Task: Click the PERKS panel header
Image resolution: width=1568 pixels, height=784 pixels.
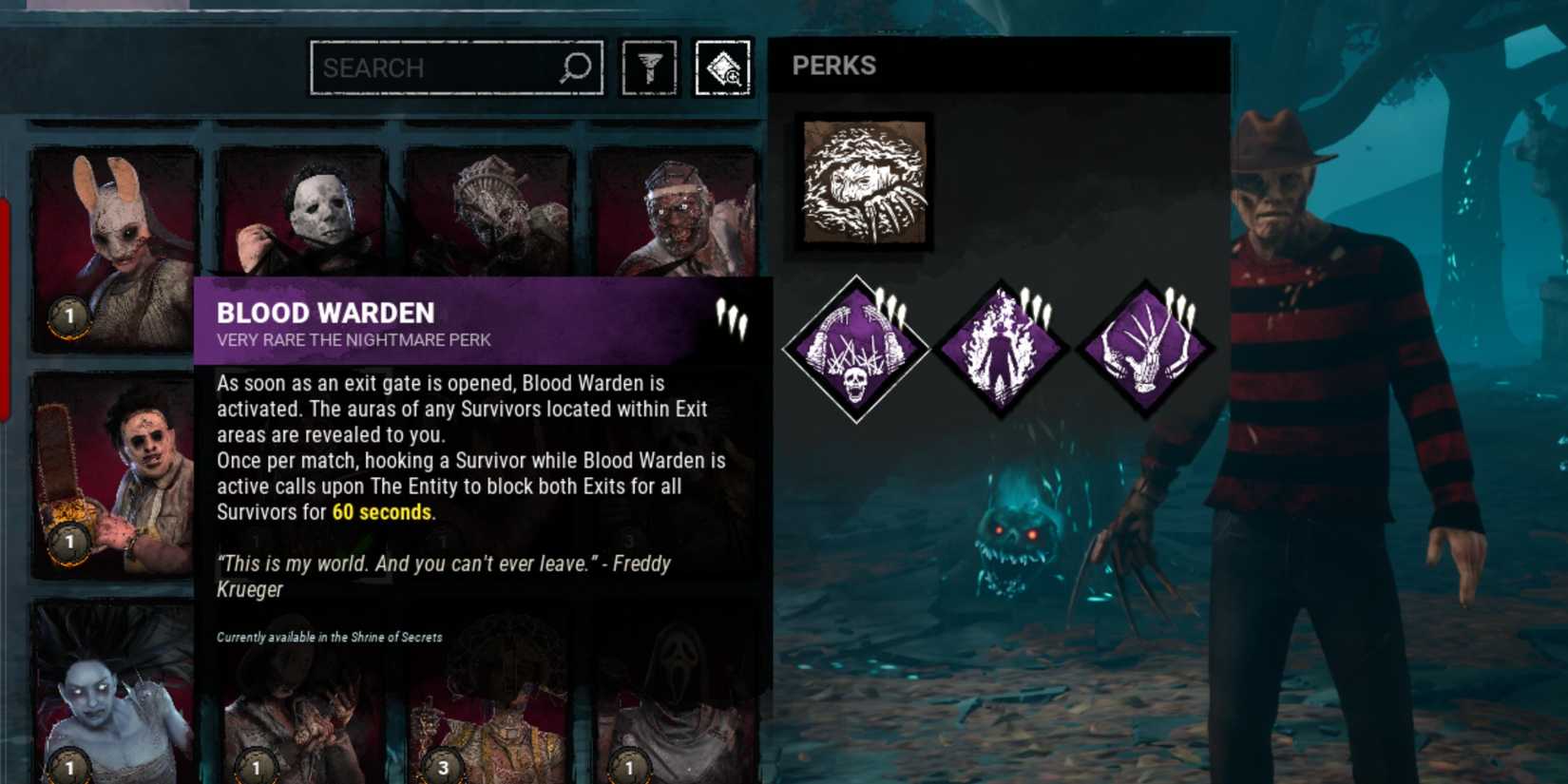Action: point(834,66)
